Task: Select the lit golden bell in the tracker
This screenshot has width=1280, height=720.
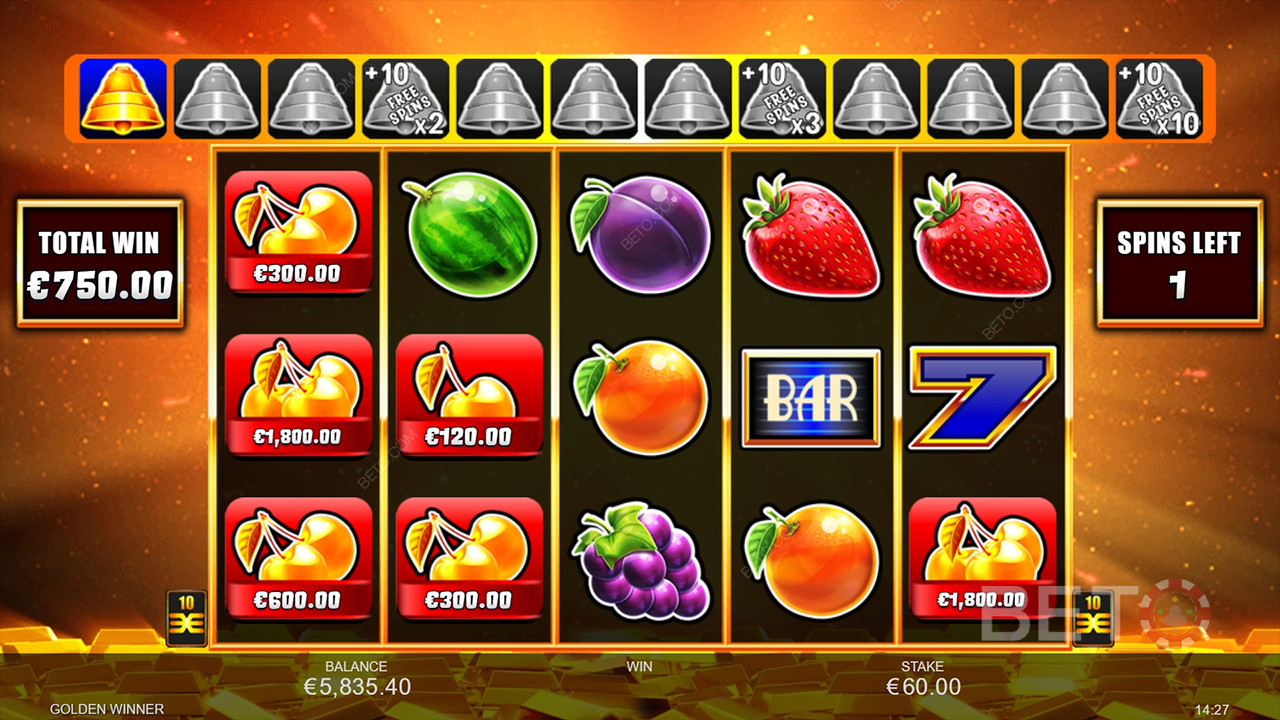Action: (123, 98)
